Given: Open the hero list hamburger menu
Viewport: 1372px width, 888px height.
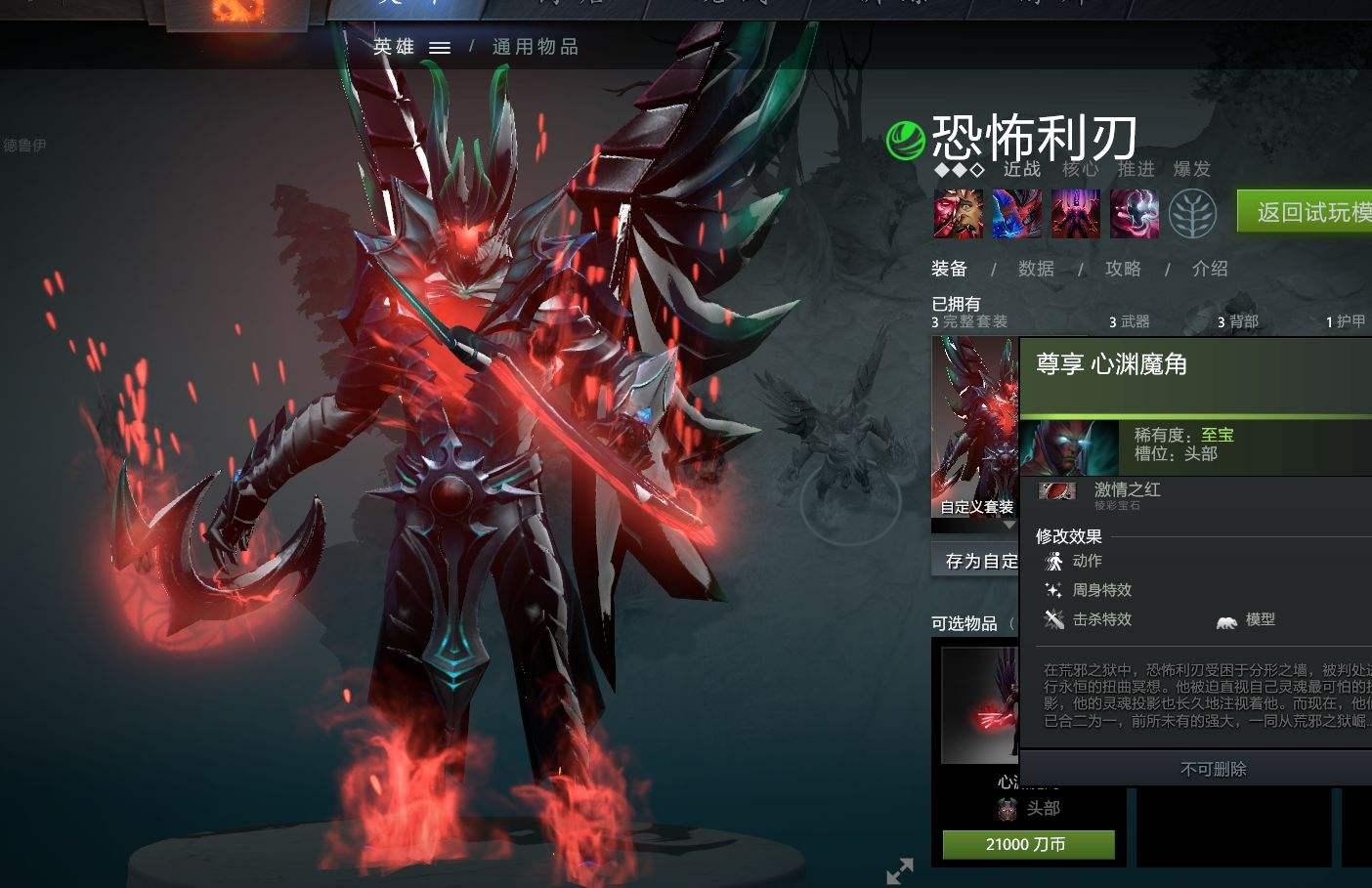Looking at the screenshot, I should click(440, 46).
